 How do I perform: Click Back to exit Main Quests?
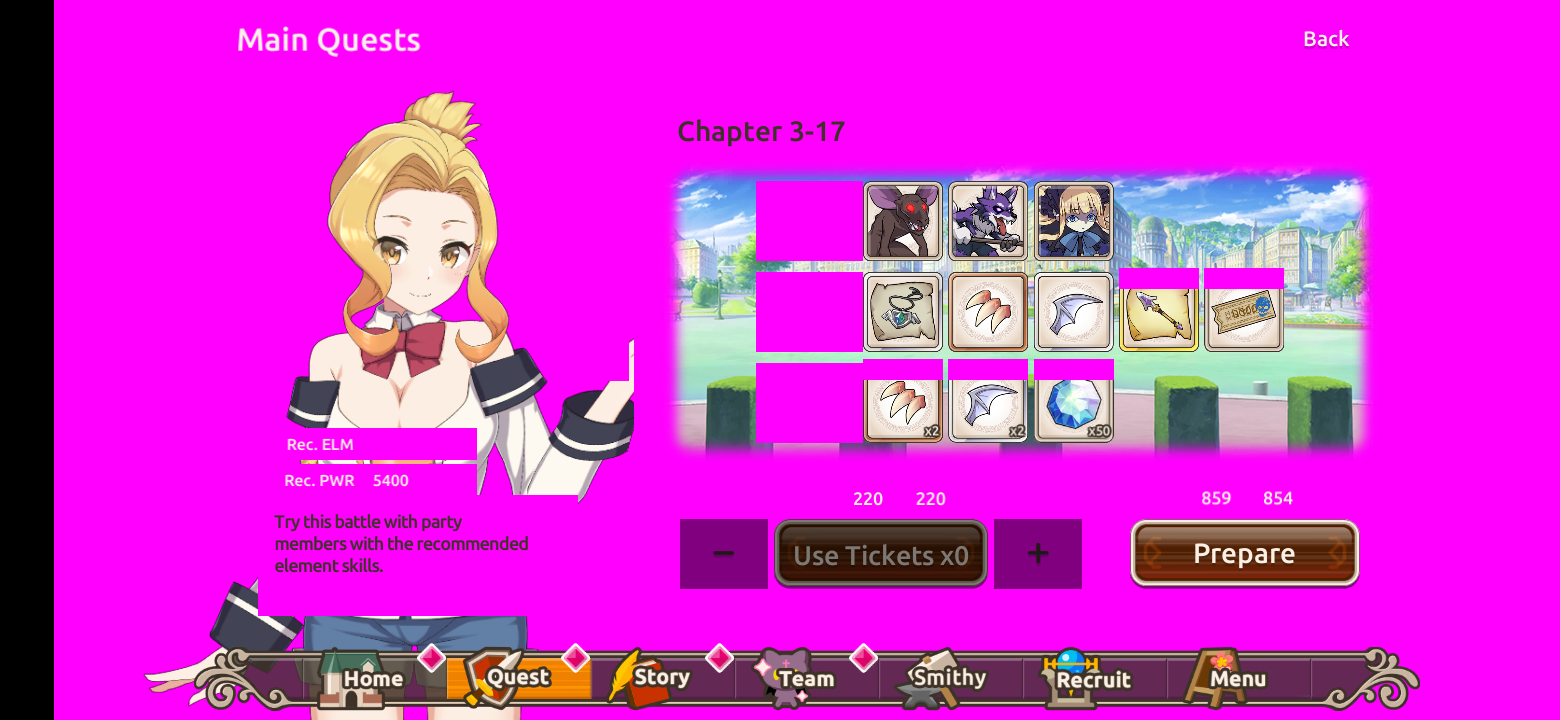[1325, 39]
